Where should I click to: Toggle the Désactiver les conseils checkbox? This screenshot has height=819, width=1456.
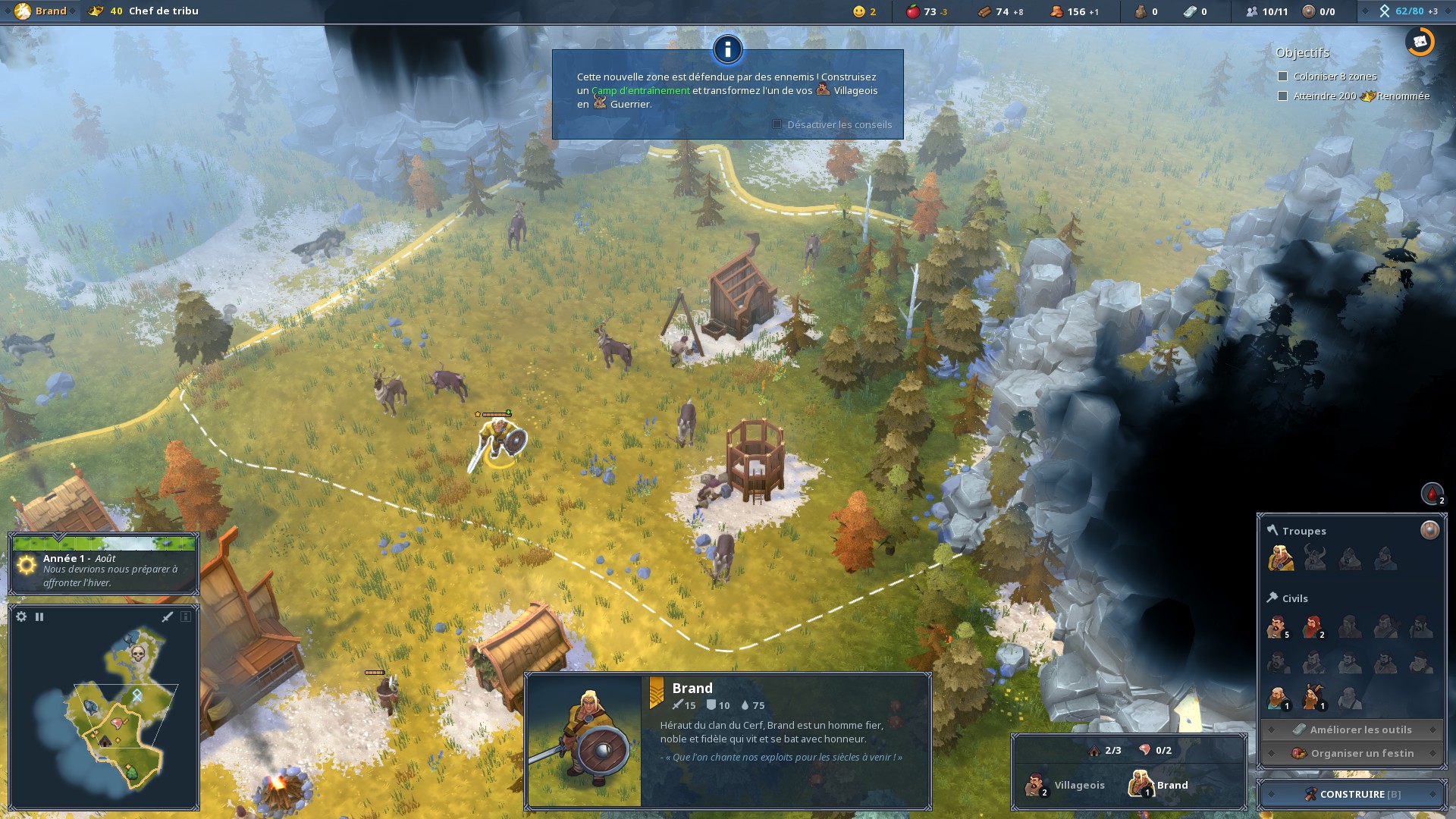(x=777, y=124)
